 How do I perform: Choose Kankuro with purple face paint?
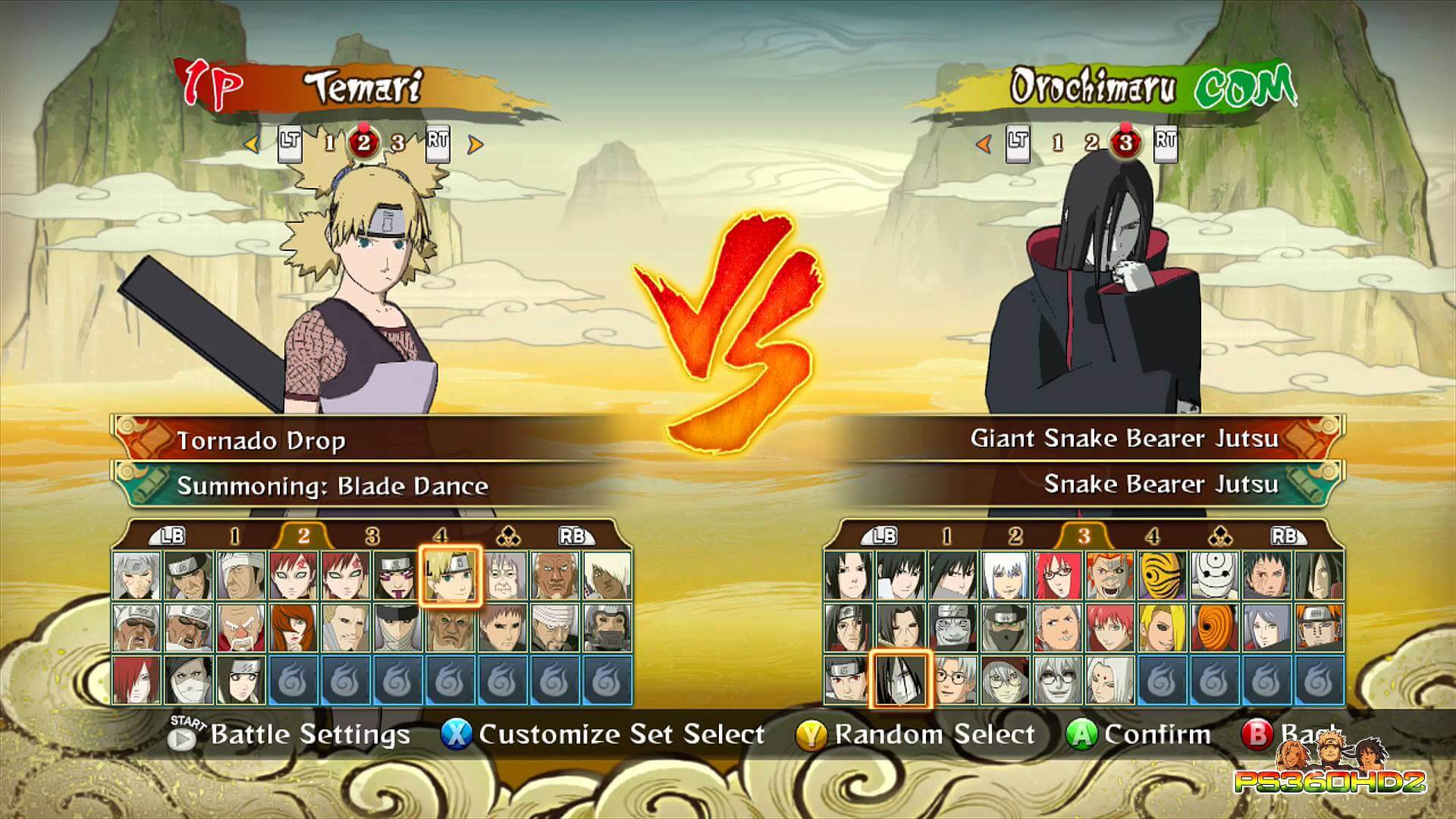pyautogui.click(x=397, y=576)
